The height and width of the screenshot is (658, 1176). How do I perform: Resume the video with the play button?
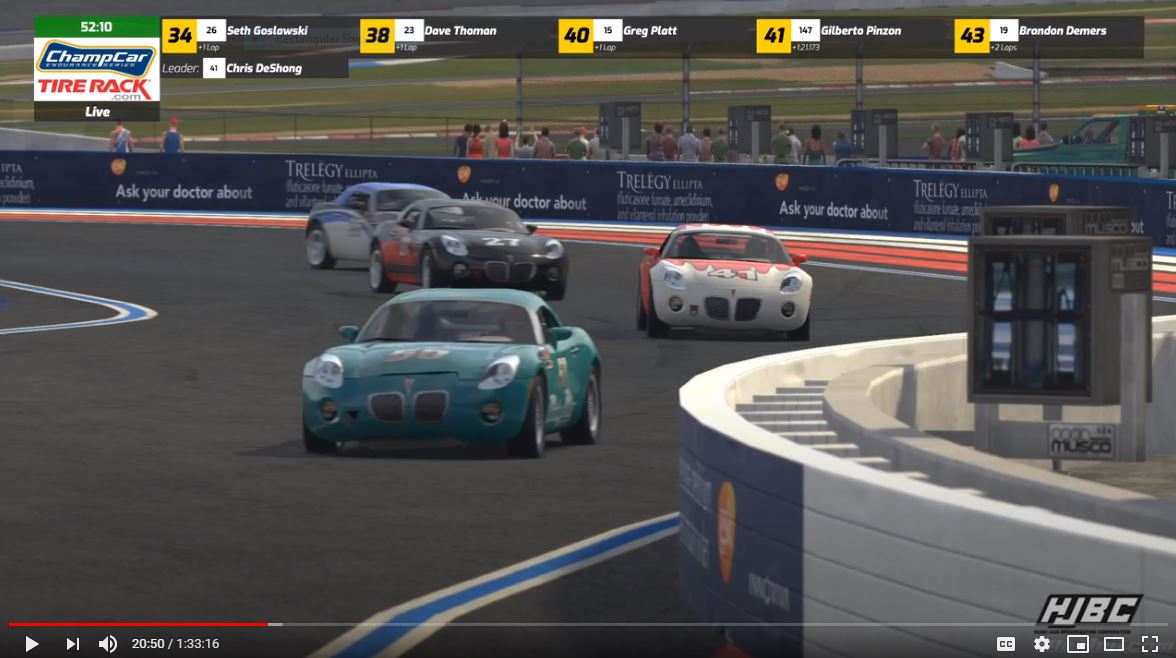pos(31,644)
